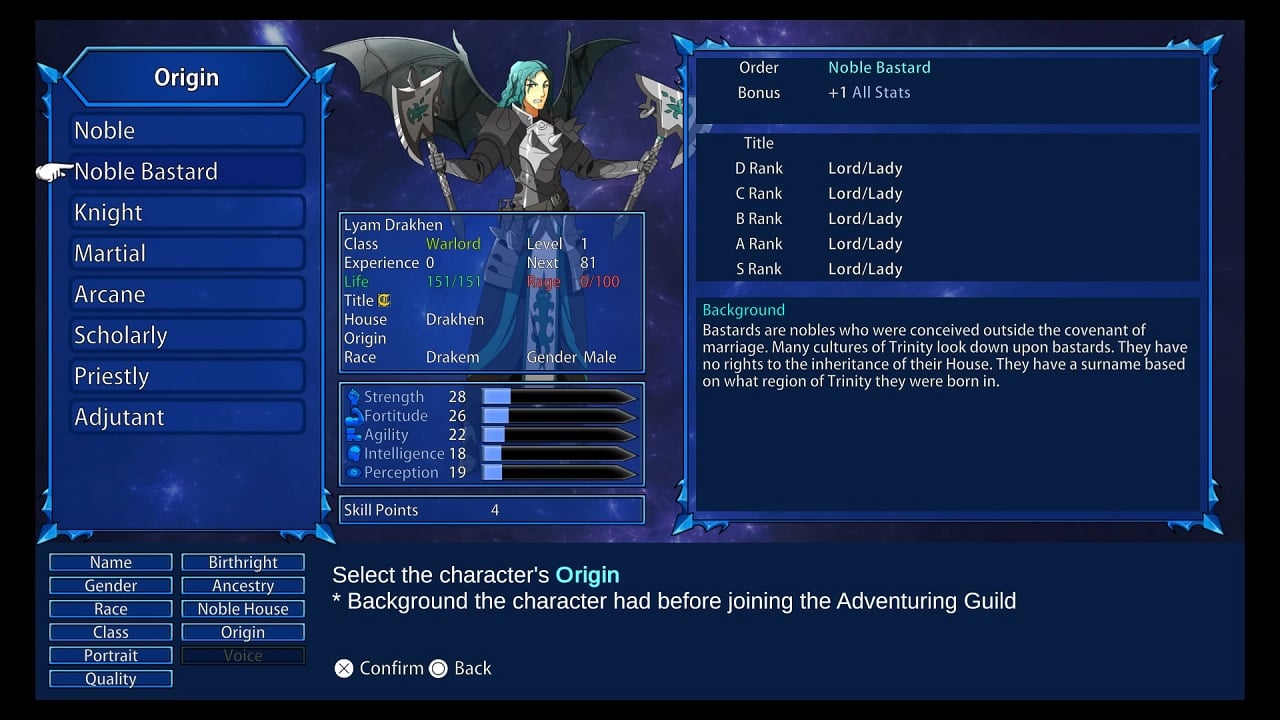Pick the Knight origin entry
The image size is (1280, 720).
[187, 213]
